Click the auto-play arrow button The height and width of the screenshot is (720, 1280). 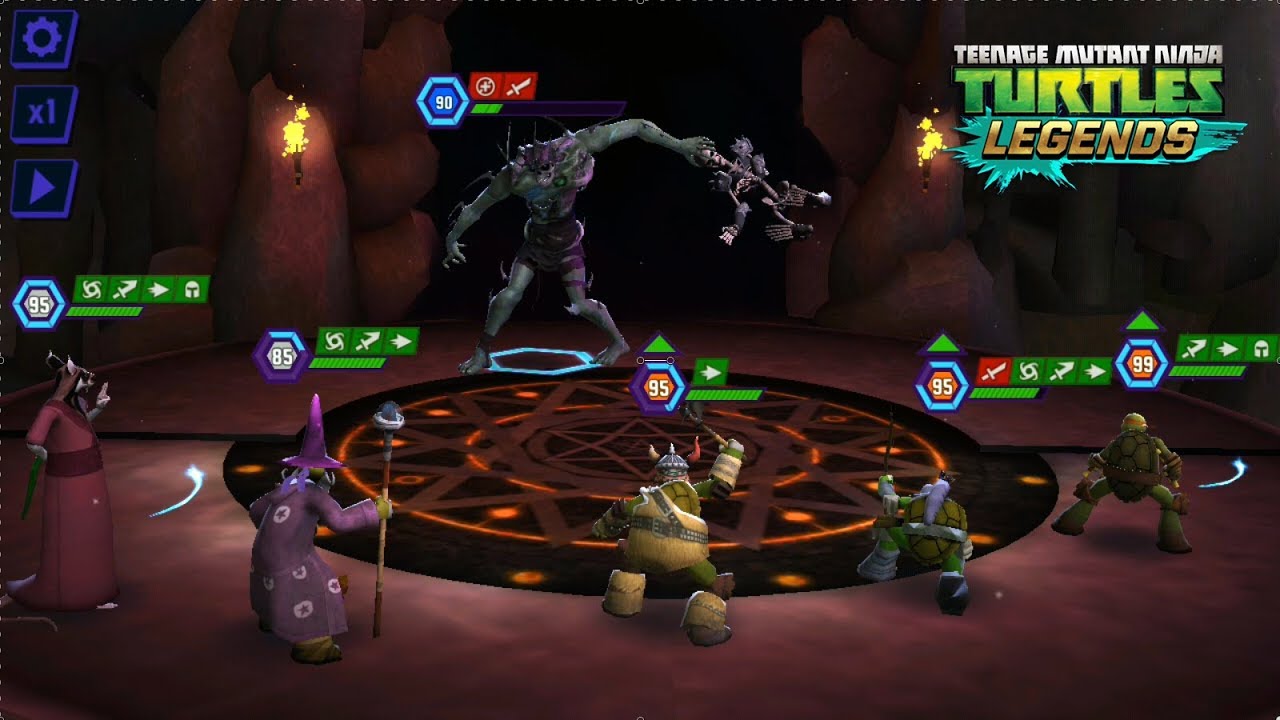(43, 187)
